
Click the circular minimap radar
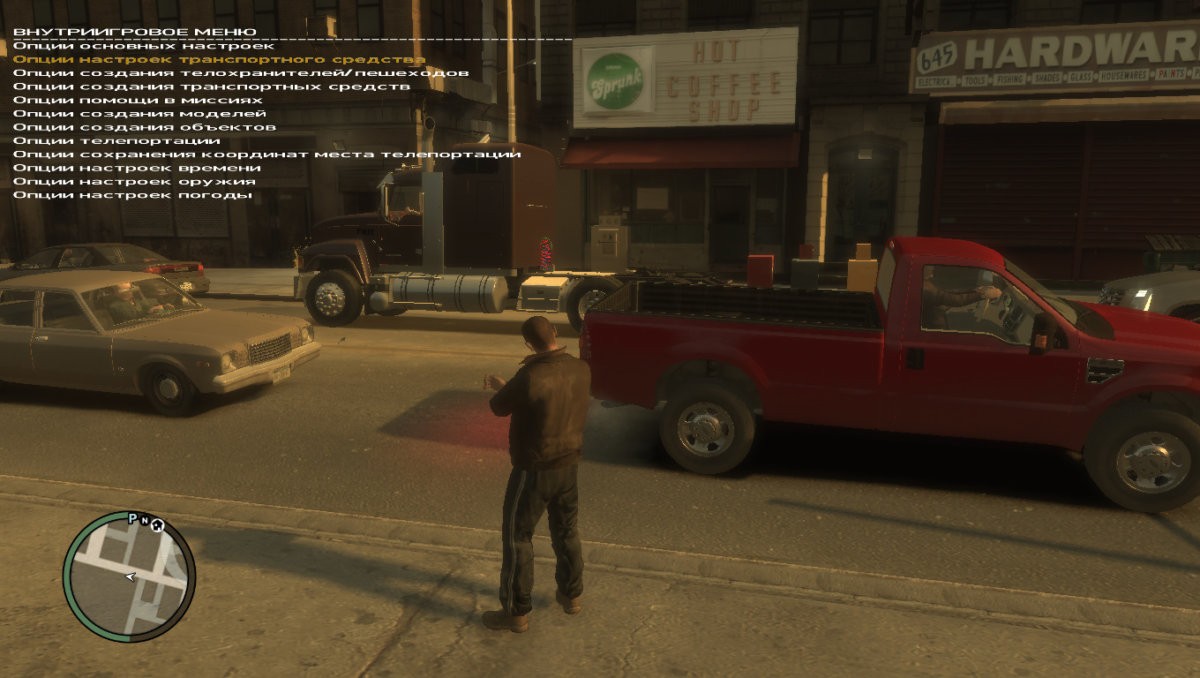tap(129, 576)
